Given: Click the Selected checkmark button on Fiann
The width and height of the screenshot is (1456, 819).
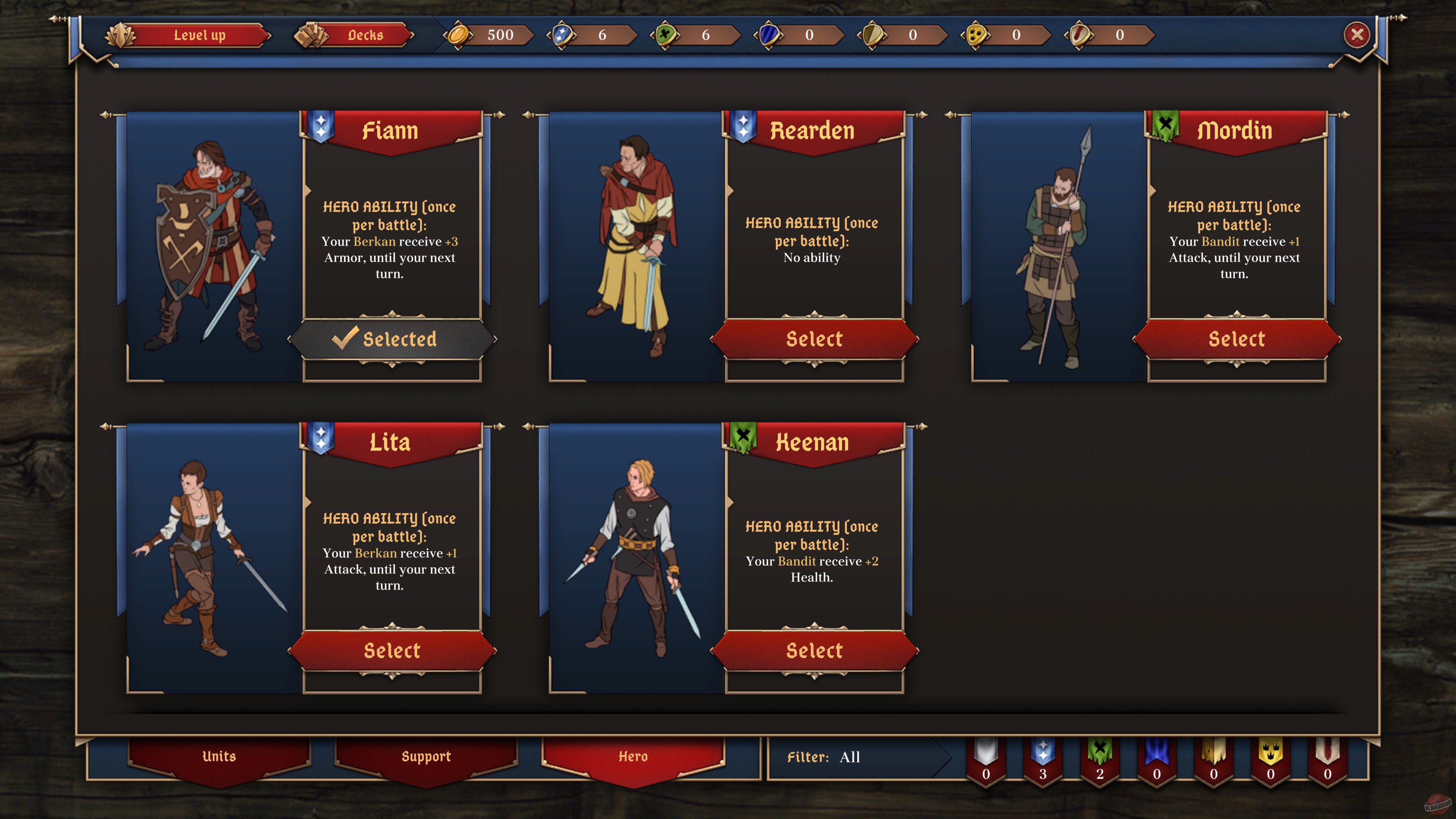Looking at the screenshot, I should tap(392, 339).
